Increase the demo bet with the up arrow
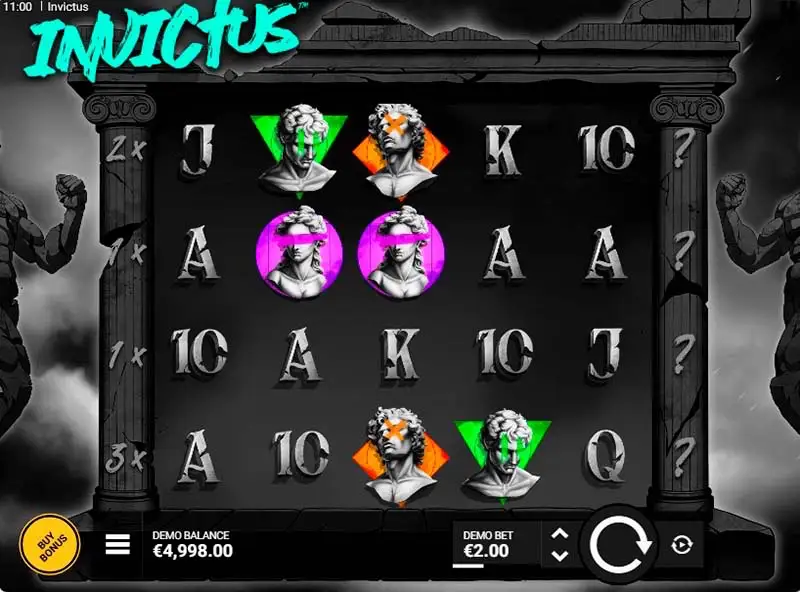This screenshot has width=800, height=592. [560, 534]
